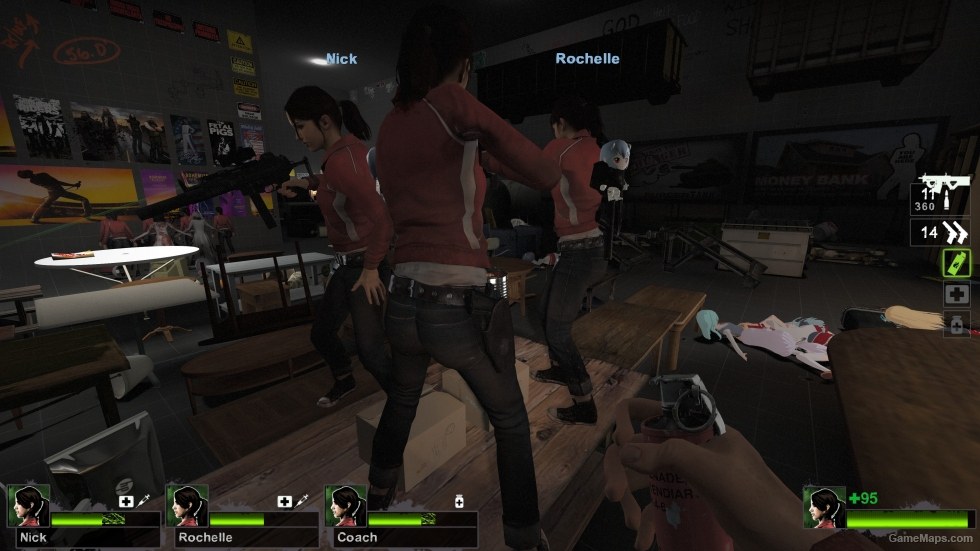The width and height of the screenshot is (980, 551).
Task: Click Rochelle's adrenaline syringe icon
Action: tap(302, 501)
